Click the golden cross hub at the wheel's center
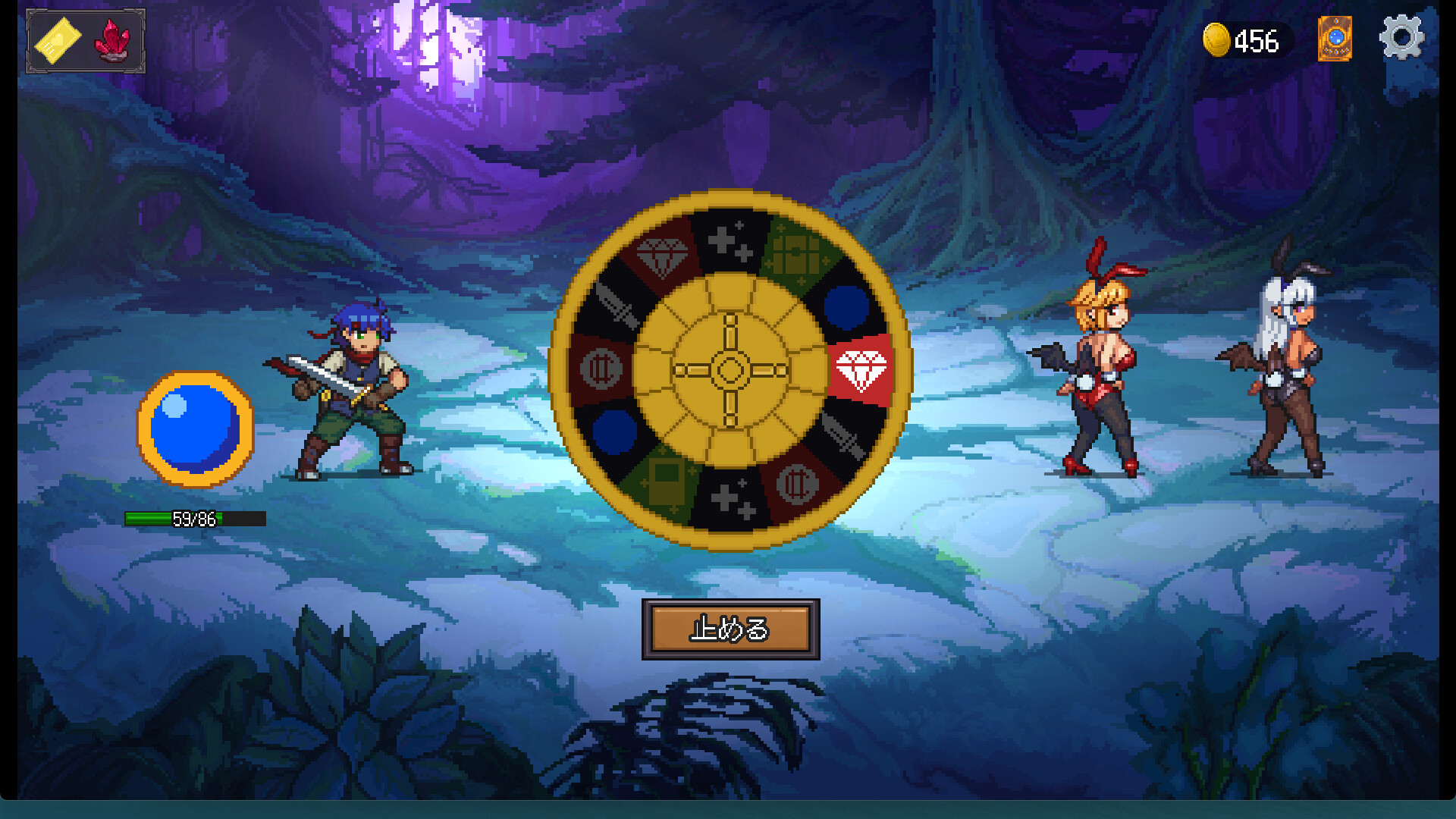This screenshot has height=819, width=1456. tap(730, 369)
